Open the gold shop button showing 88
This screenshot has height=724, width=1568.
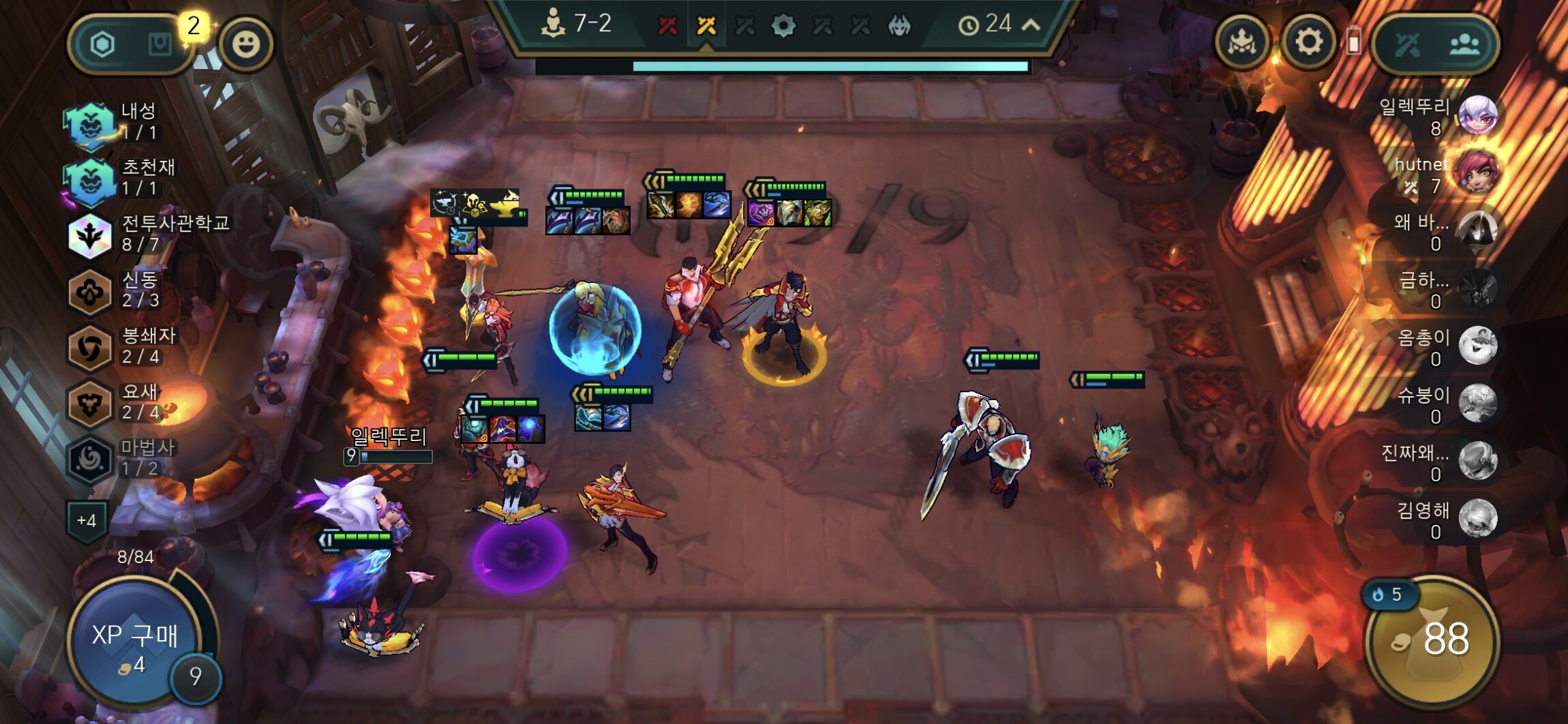pos(1433,639)
